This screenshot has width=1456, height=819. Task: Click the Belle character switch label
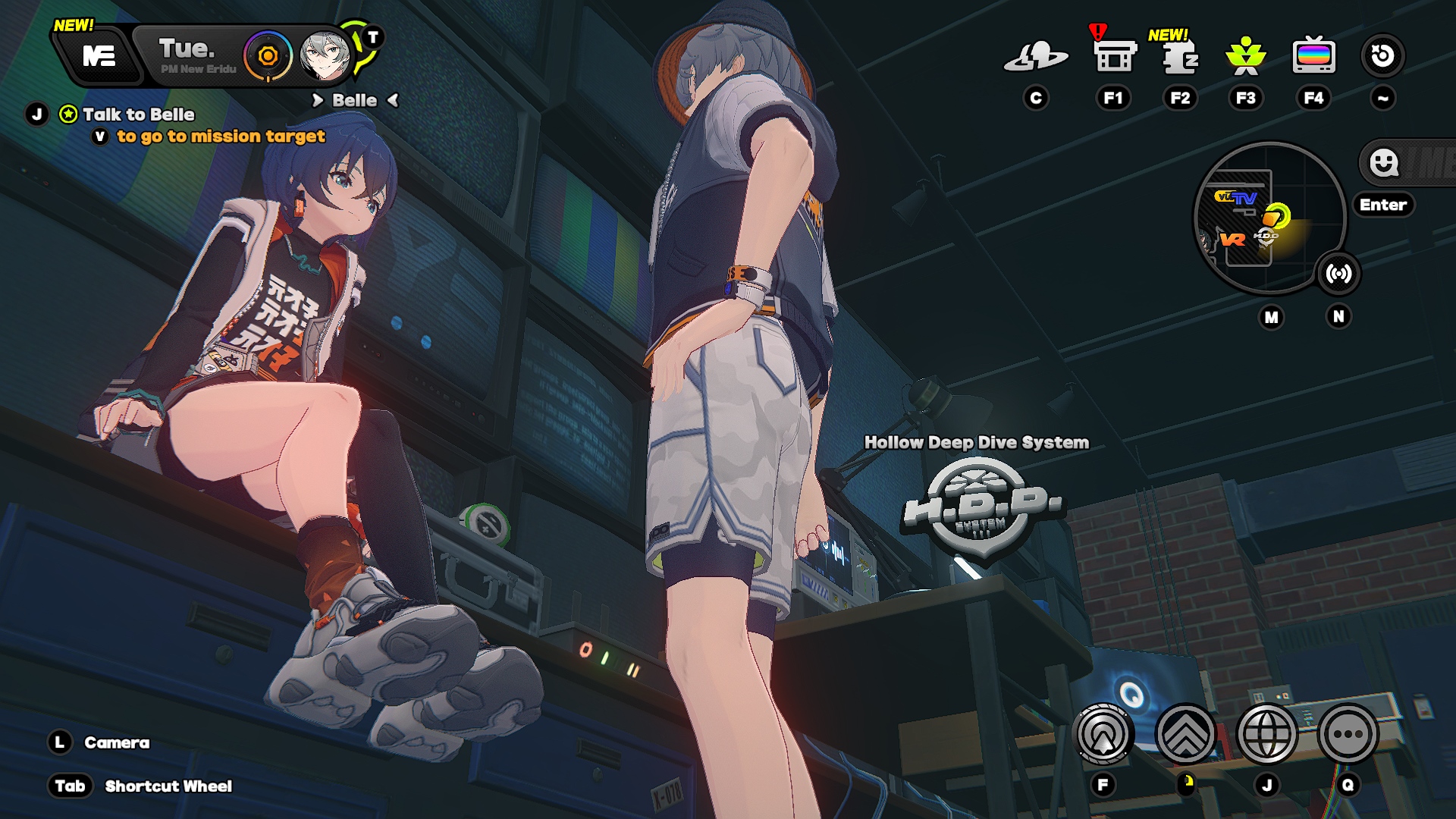click(354, 101)
